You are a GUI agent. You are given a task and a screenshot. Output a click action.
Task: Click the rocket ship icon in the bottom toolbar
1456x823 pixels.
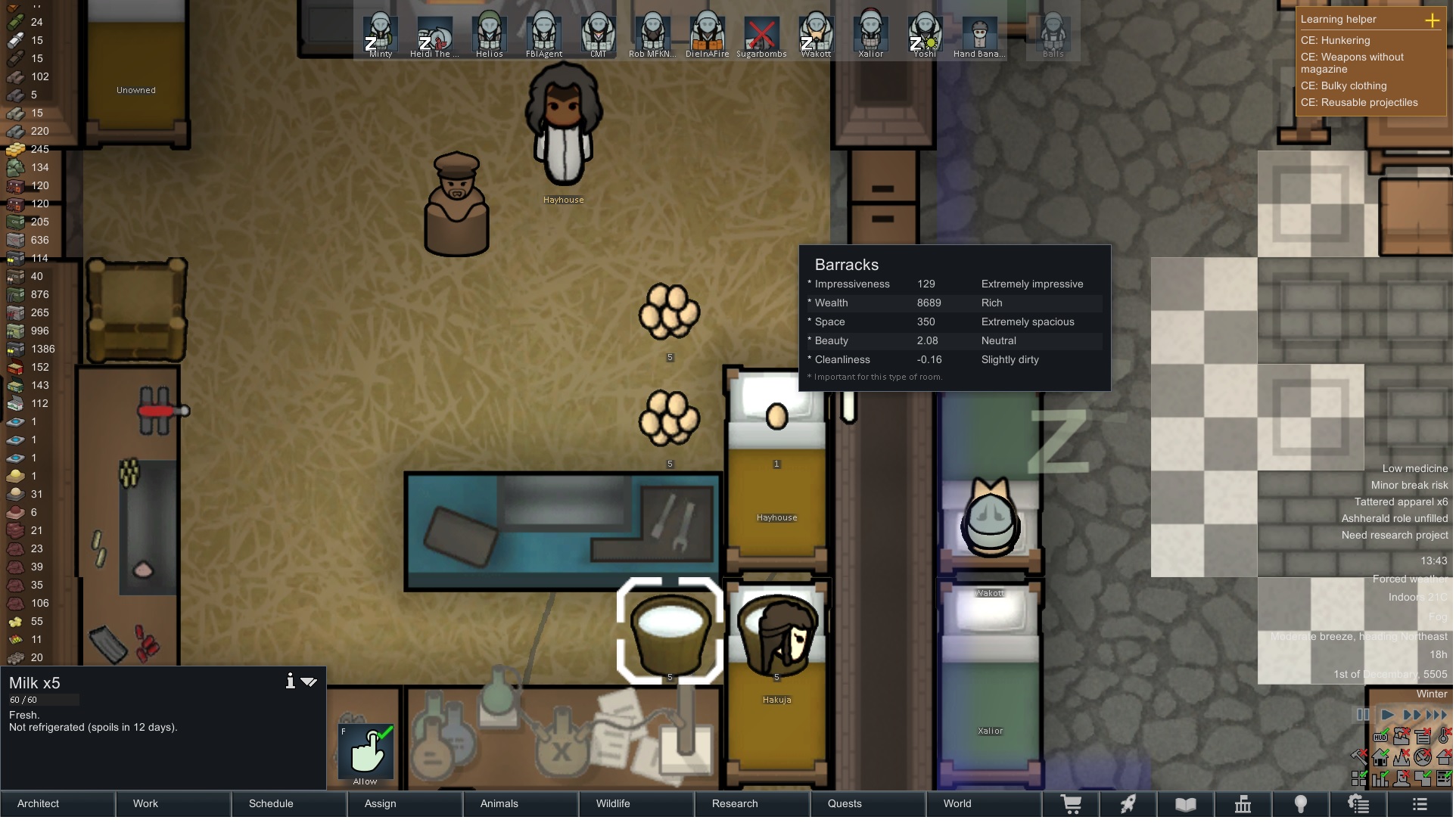1129,804
